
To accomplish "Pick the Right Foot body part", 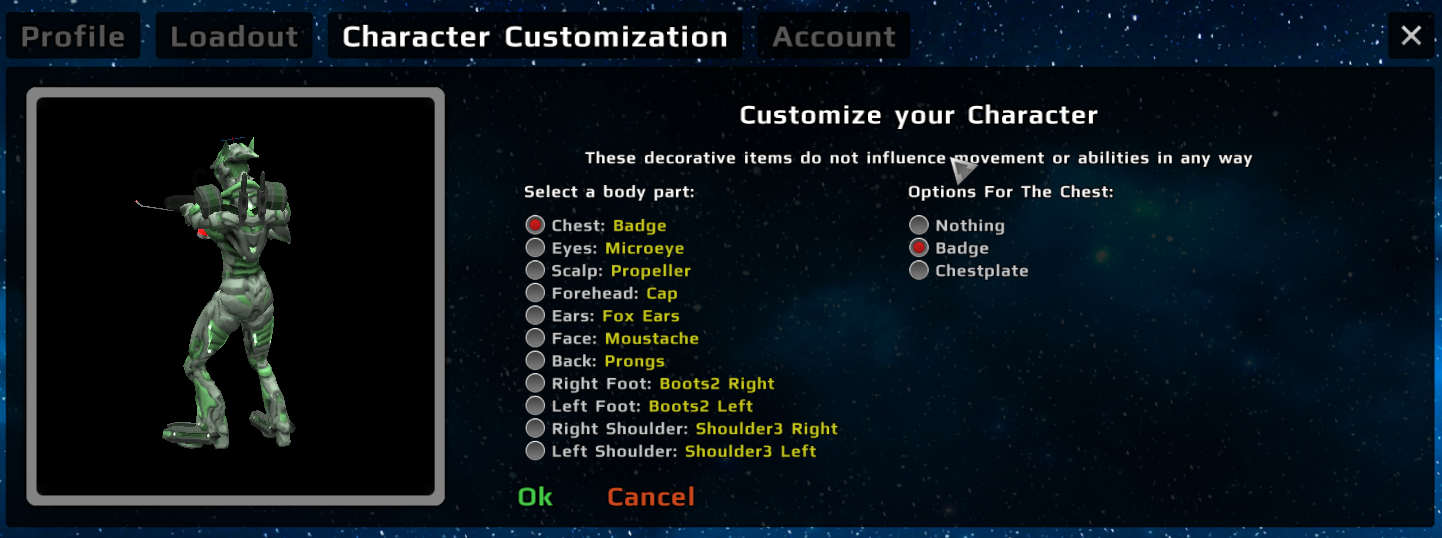I will tap(536, 384).
